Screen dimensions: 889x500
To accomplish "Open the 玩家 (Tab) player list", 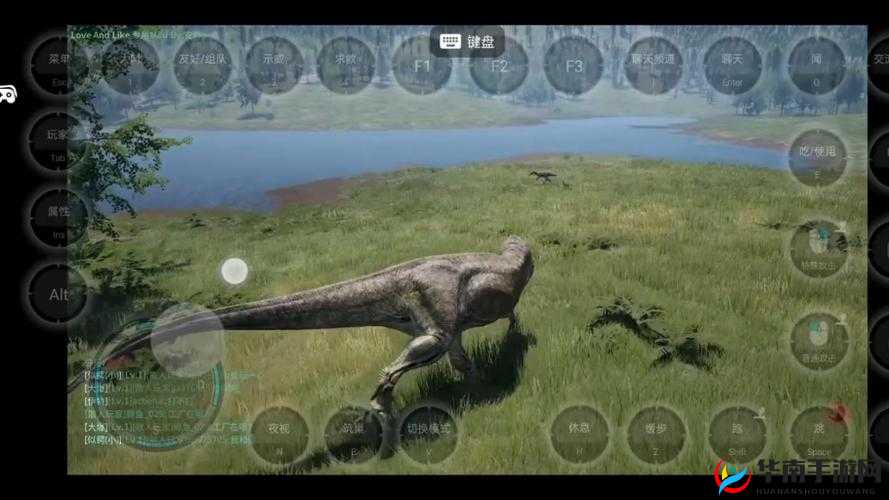I will 59,139.
